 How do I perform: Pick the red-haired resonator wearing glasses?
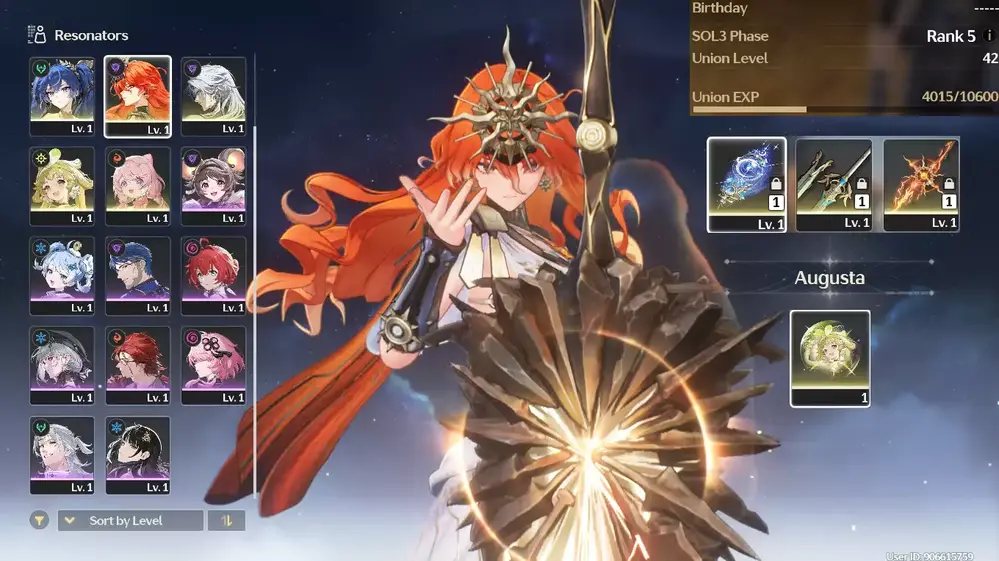click(137, 365)
